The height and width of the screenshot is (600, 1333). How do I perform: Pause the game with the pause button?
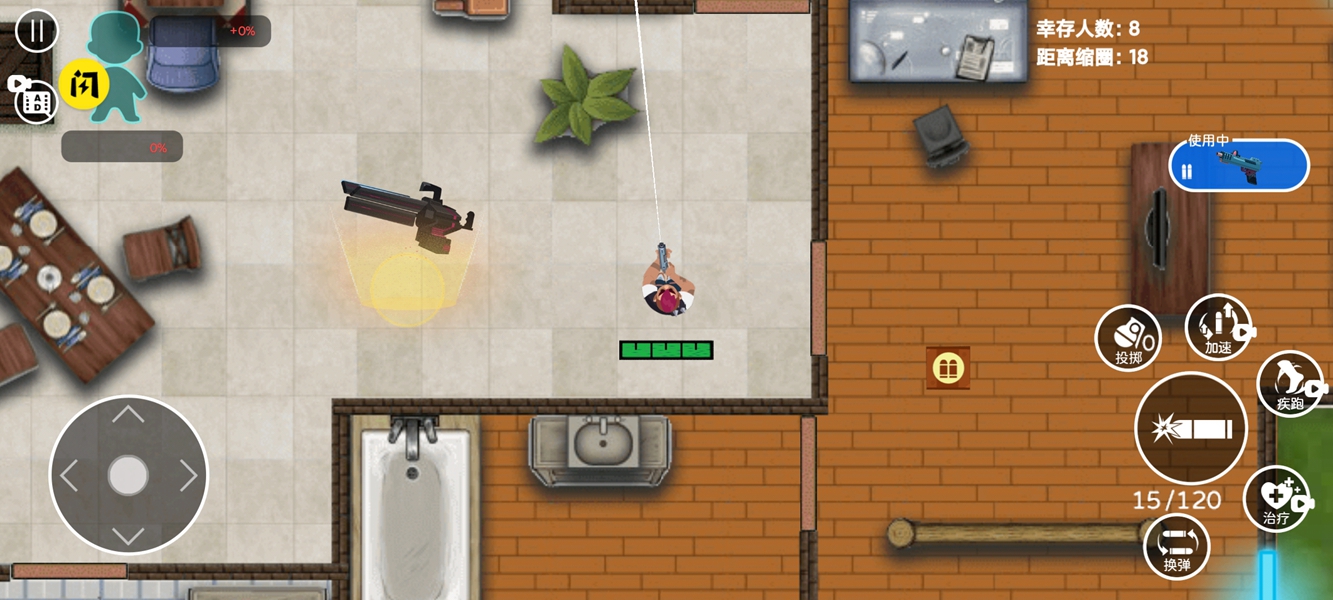tap(37, 30)
